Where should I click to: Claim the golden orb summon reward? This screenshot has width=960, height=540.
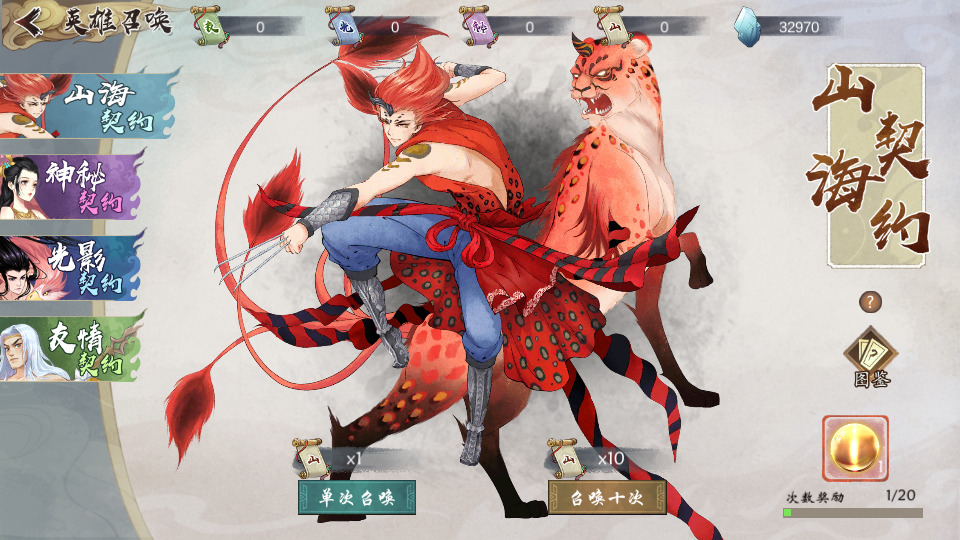tap(855, 448)
